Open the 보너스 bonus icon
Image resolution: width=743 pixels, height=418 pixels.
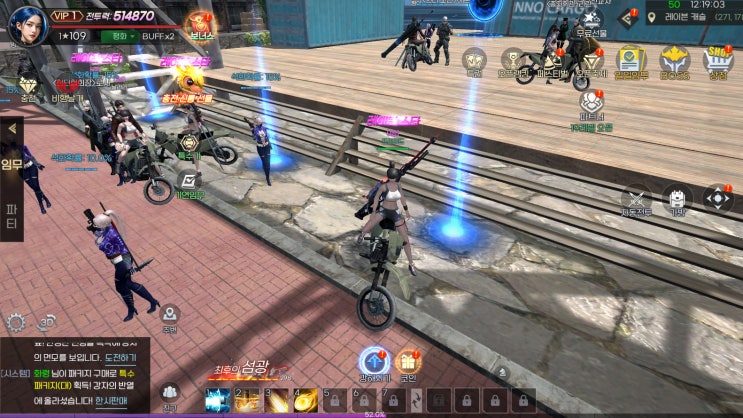203,23
